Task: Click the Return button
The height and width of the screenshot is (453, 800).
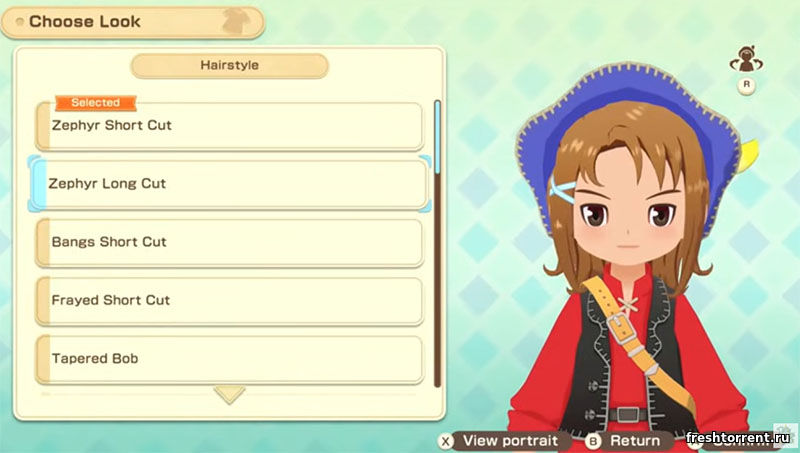Action: 625,440
